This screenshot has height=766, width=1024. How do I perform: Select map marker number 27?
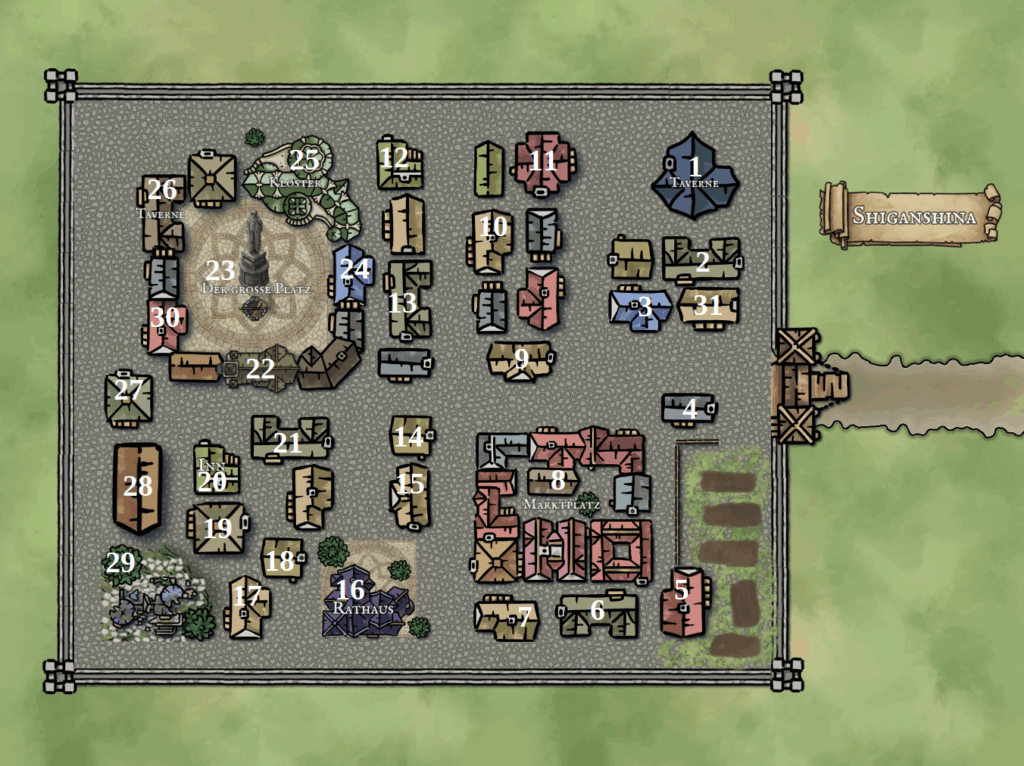(x=128, y=390)
